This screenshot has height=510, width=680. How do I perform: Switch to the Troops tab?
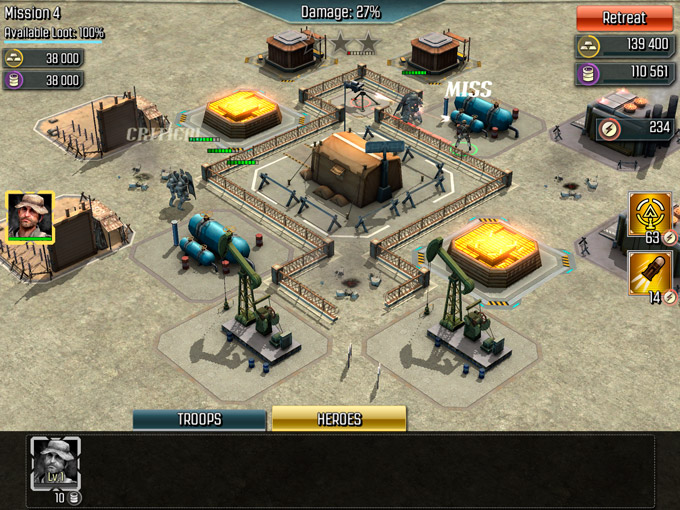[199, 419]
